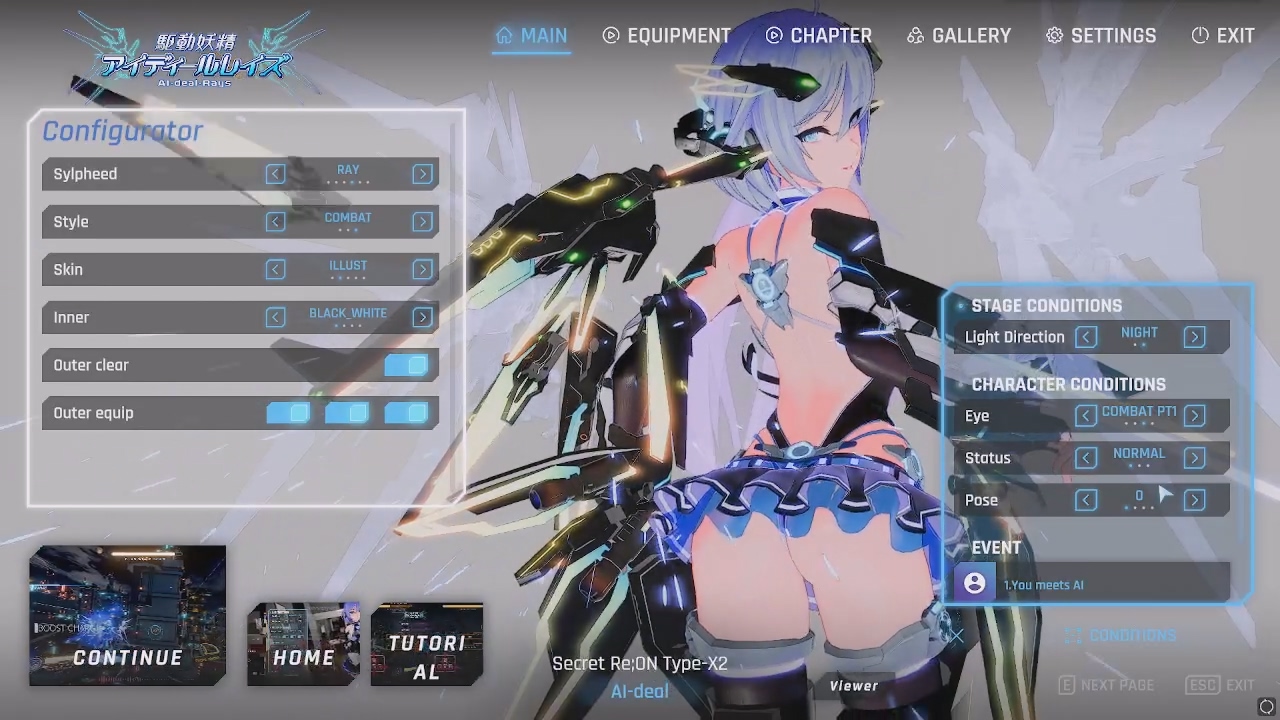Screen dimensions: 1280x720
Task: Open the GALLERY tab
Action: [x=959, y=36]
